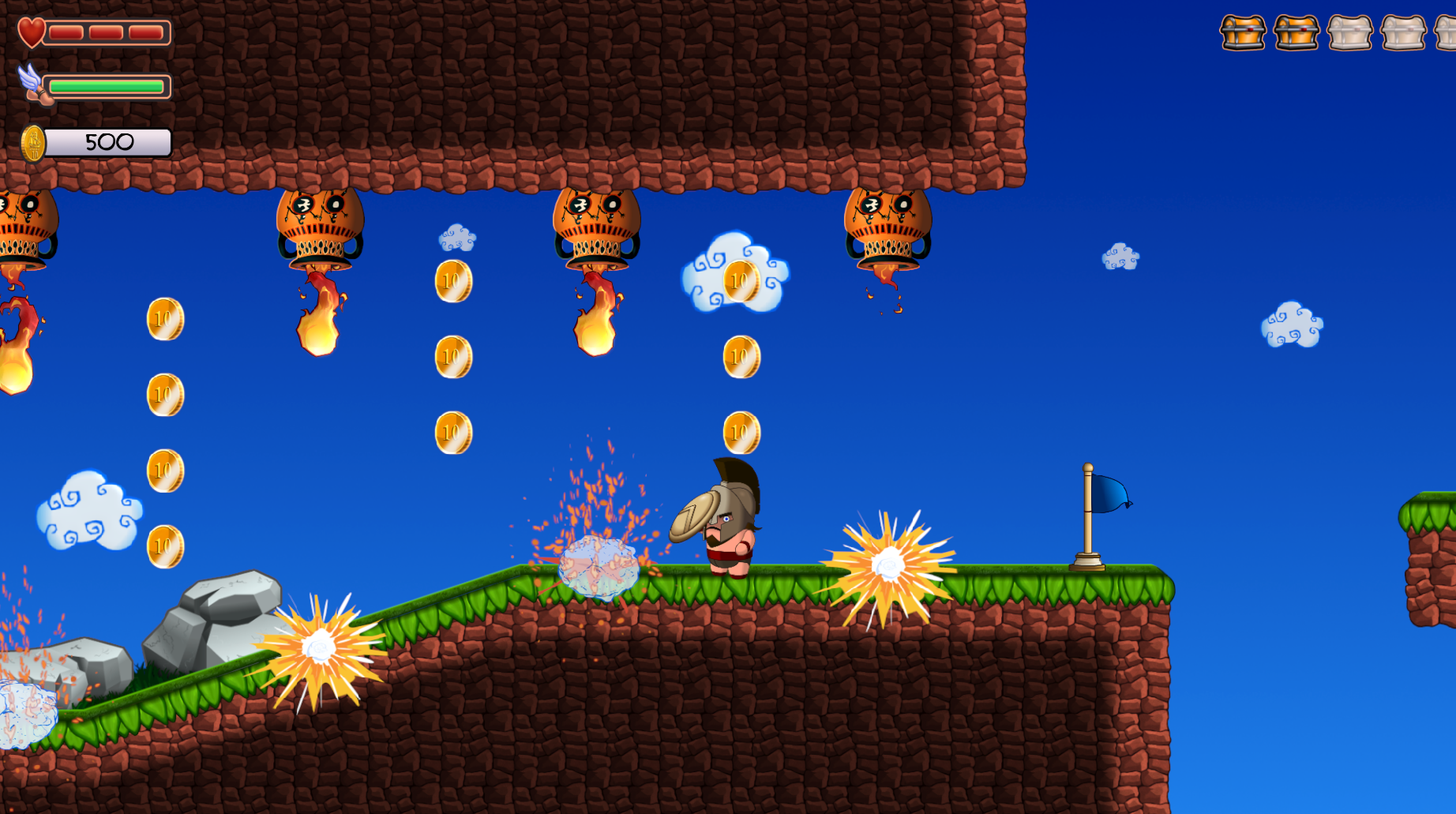Click the middle unopened grey chest icon

(x=1350, y=33)
